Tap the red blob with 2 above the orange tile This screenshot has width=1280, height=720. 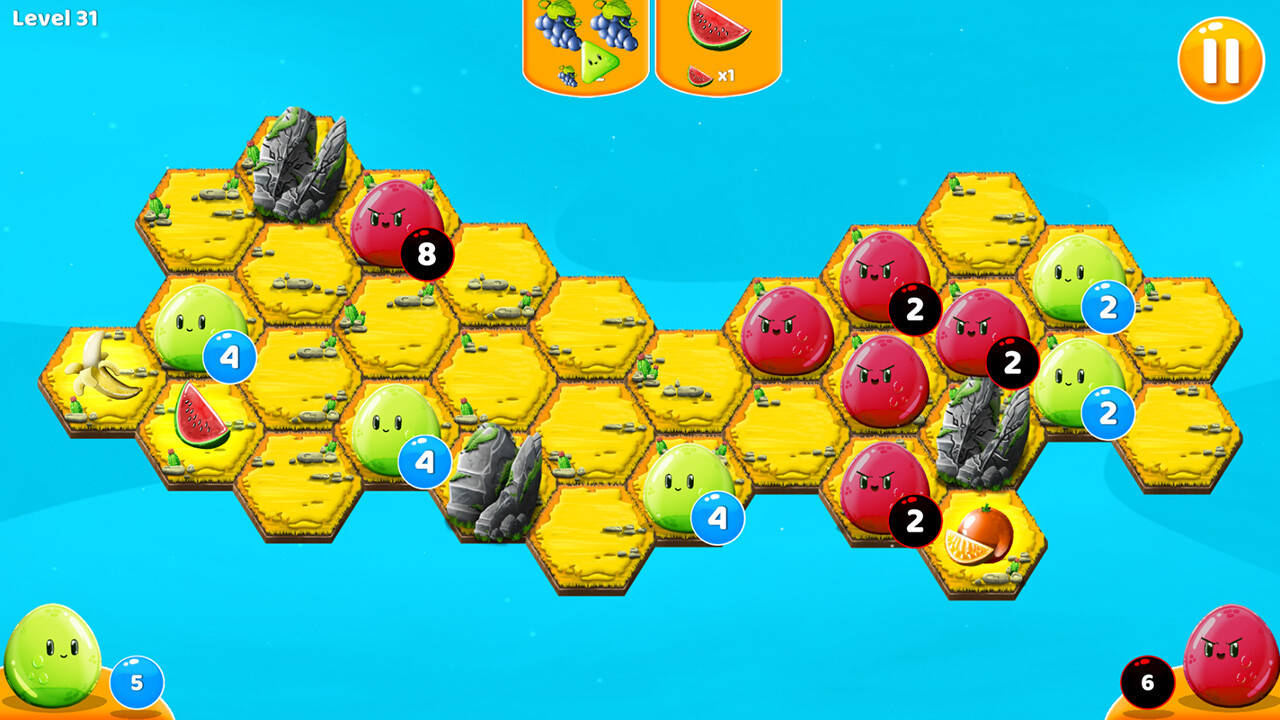tap(880, 490)
